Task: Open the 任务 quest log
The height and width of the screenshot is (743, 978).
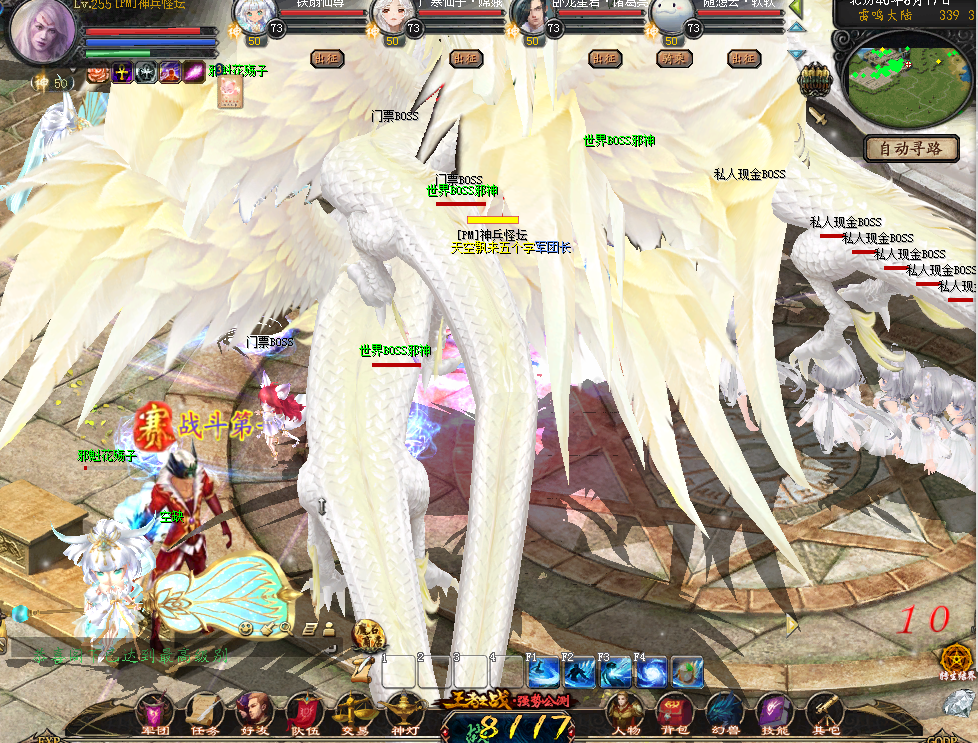Action: point(204,712)
